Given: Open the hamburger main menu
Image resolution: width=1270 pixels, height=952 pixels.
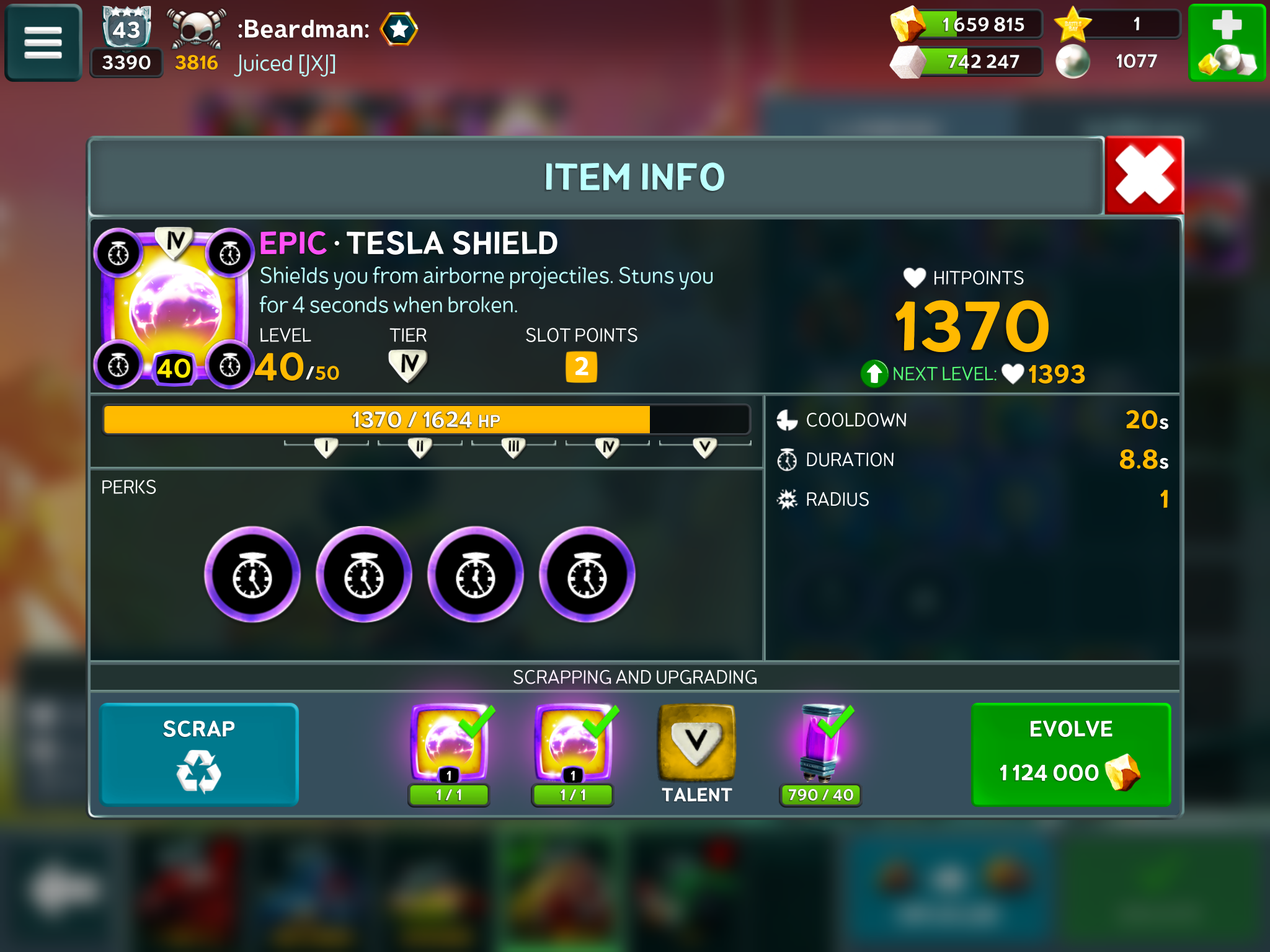Looking at the screenshot, I should 43,42.
